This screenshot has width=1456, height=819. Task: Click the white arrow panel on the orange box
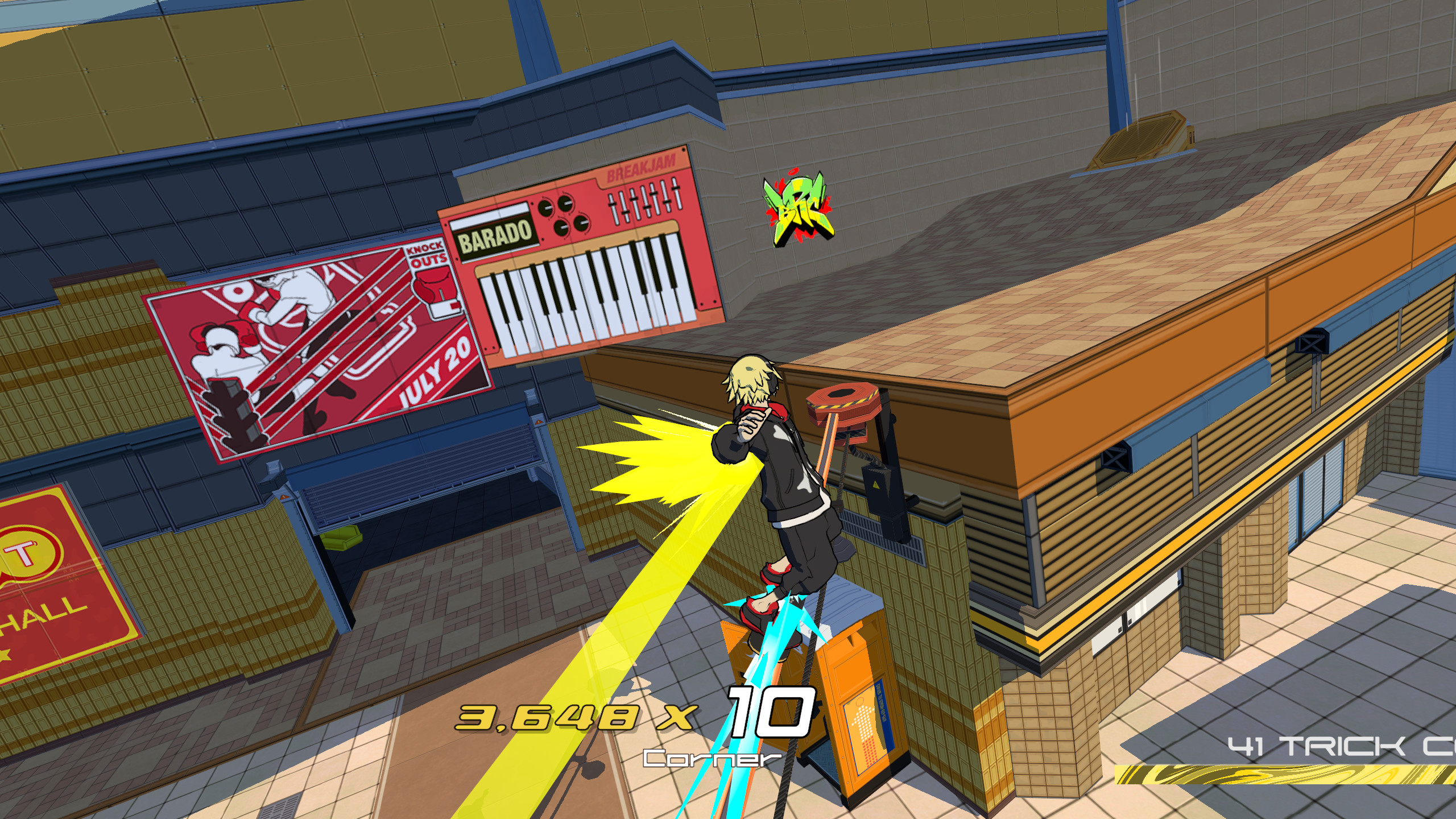(x=864, y=722)
